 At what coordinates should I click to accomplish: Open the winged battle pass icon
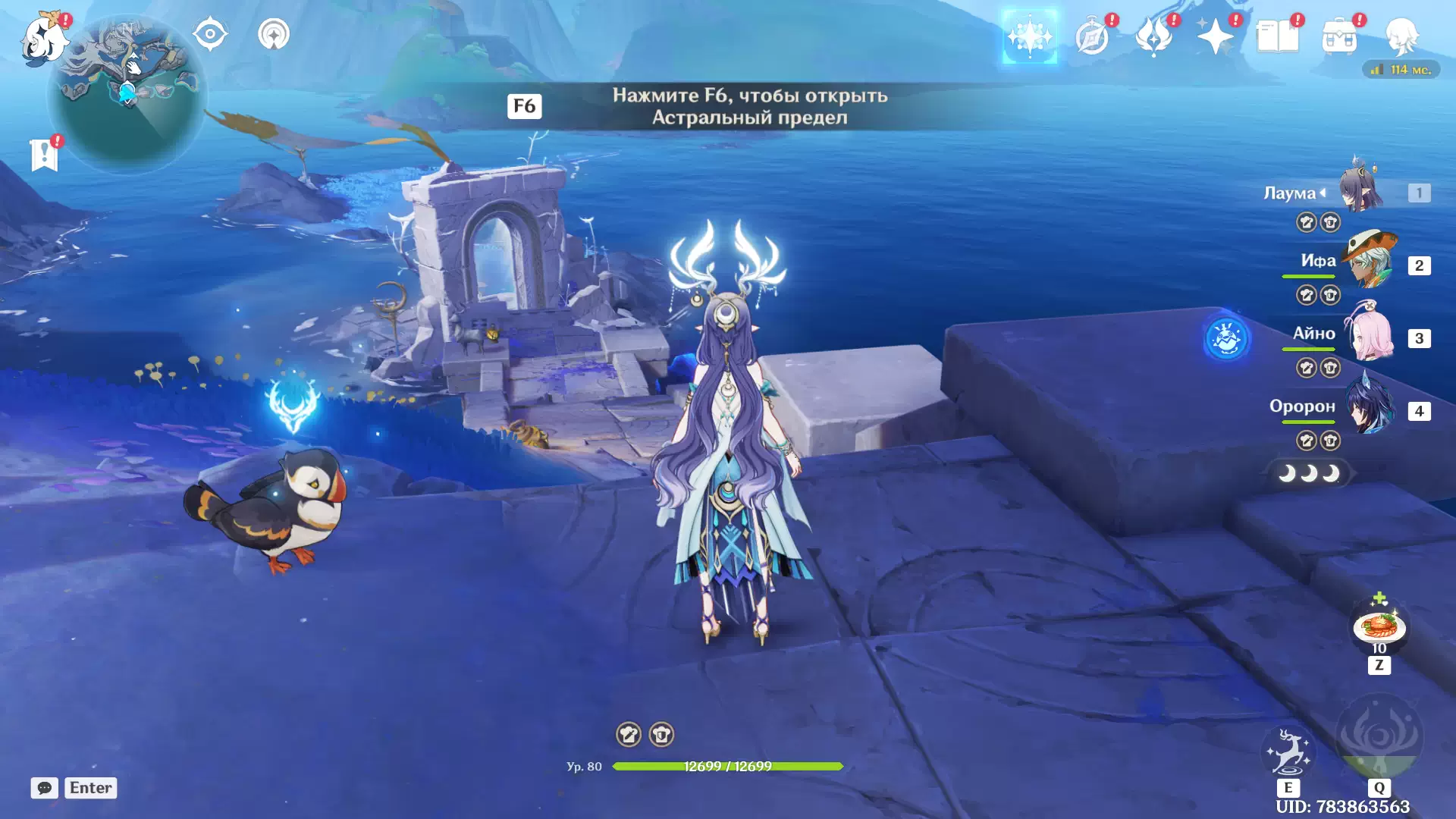pyautogui.click(x=1153, y=36)
